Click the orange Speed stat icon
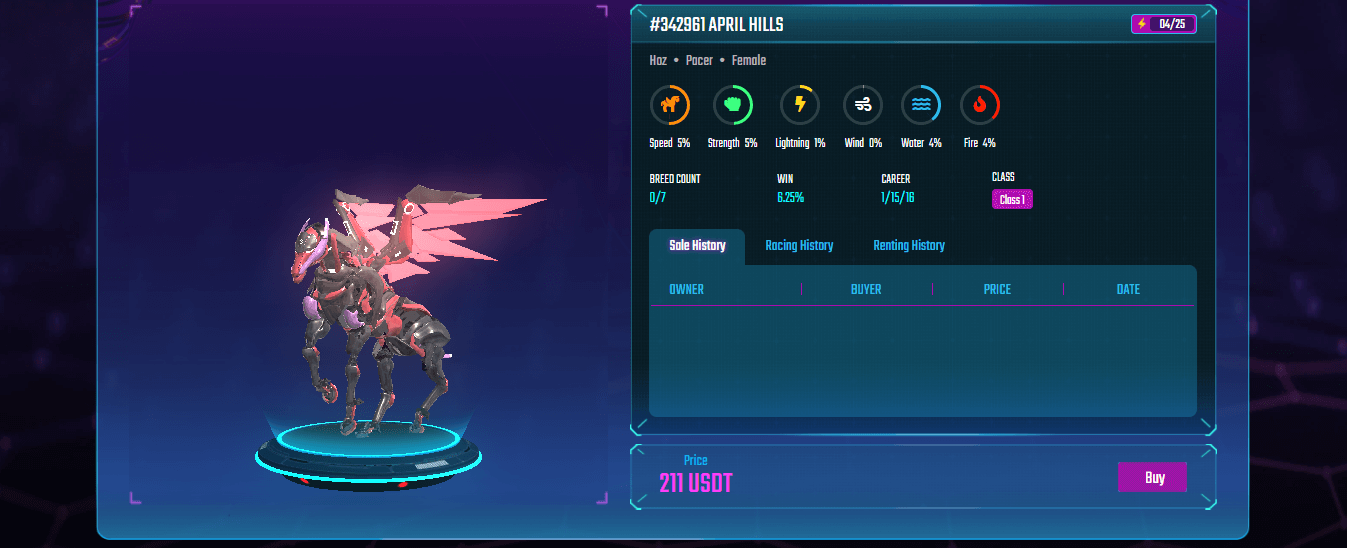 (x=670, y=104)
